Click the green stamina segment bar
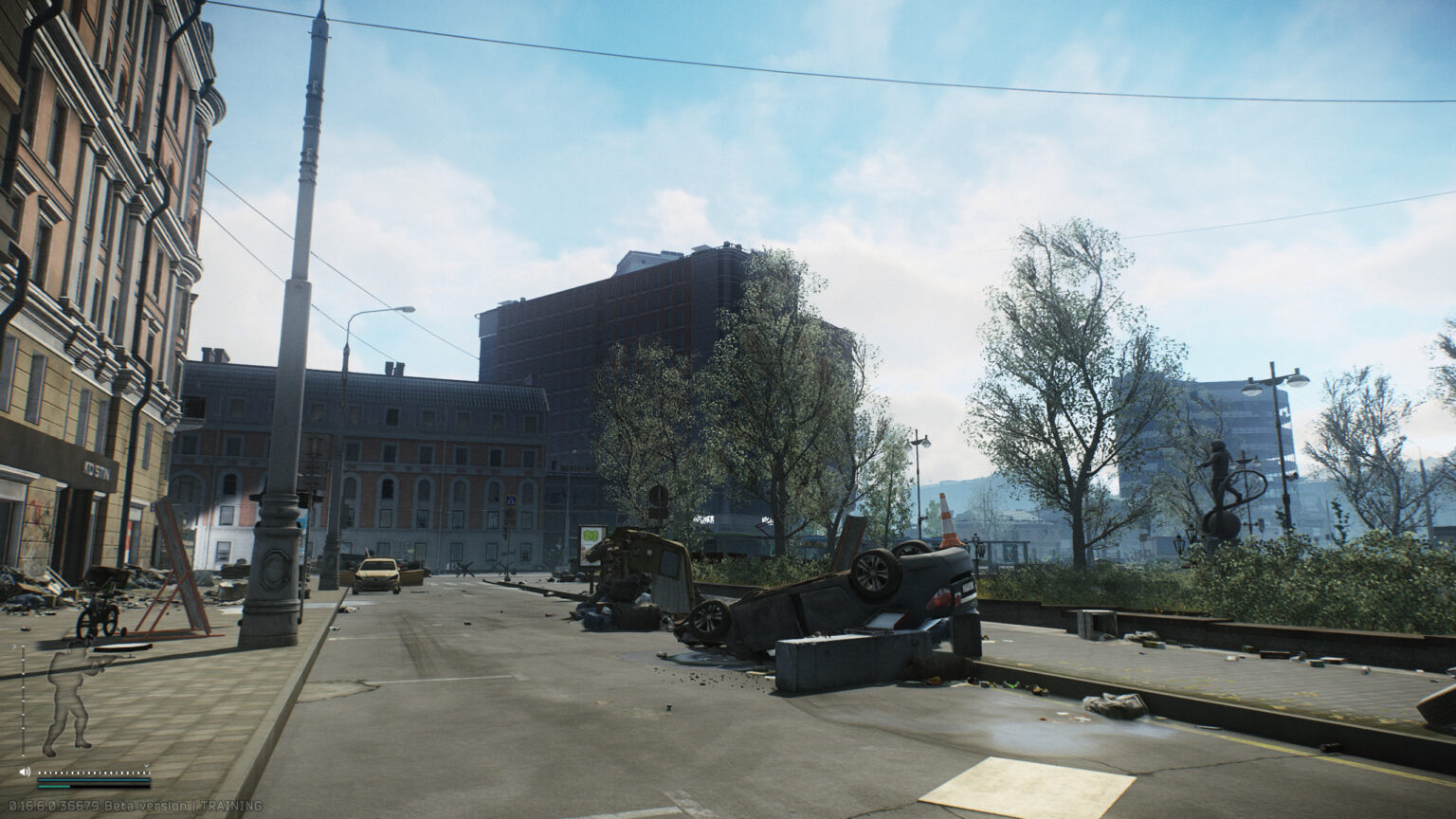1456x819 pixels. (x=52, y=787)
